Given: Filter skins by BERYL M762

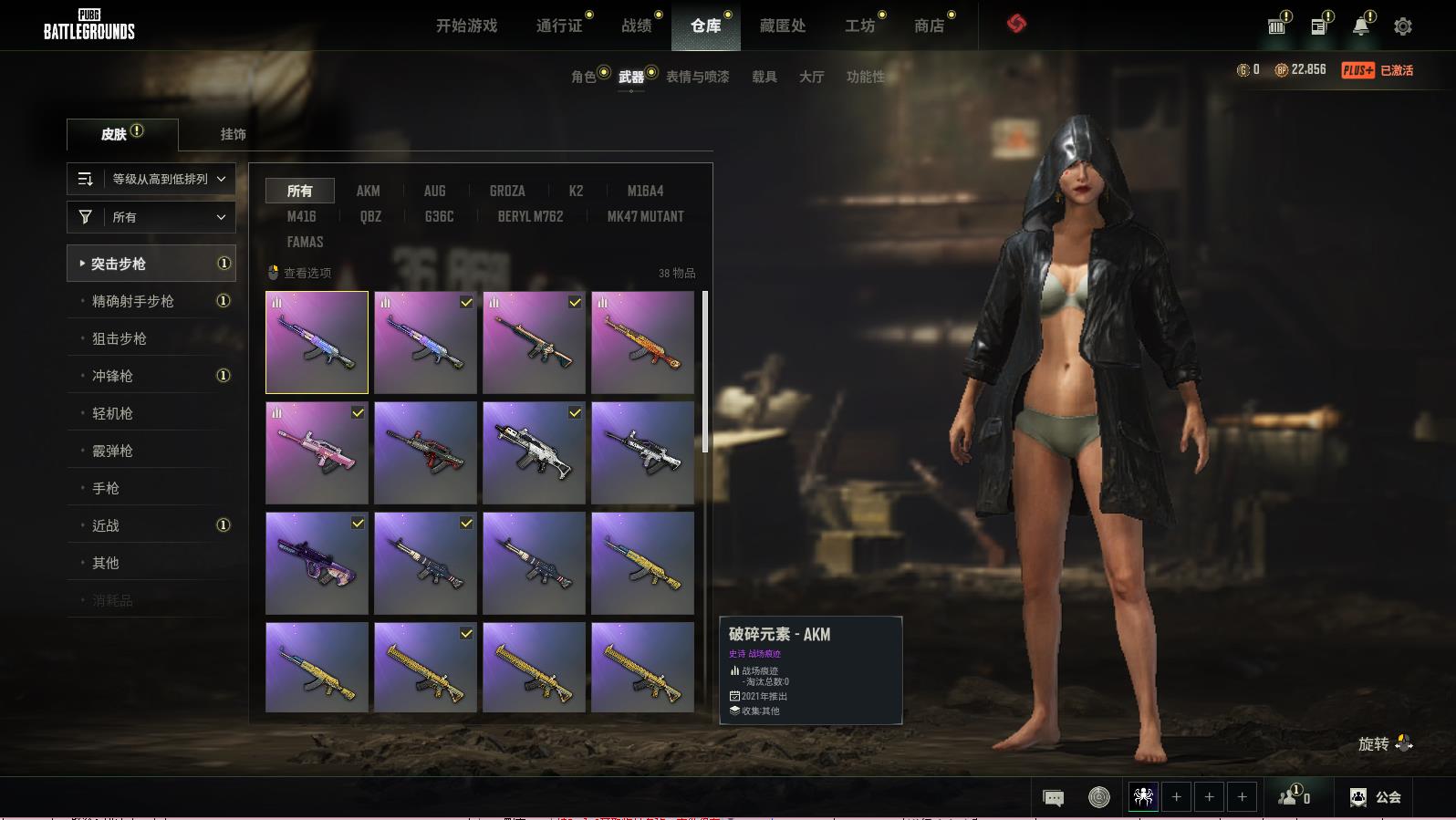Looking at the screenshot, I should tap(530, 216).
